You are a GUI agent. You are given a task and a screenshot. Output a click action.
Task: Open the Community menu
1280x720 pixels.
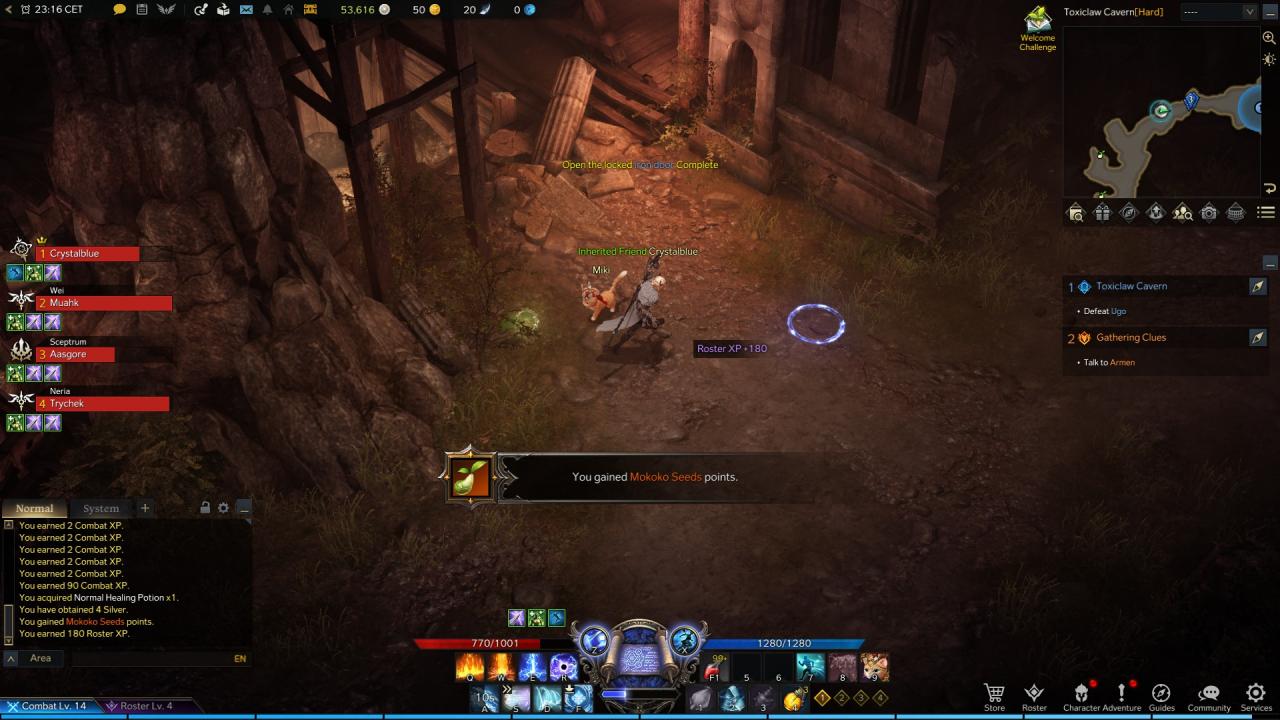[1208, 695]
